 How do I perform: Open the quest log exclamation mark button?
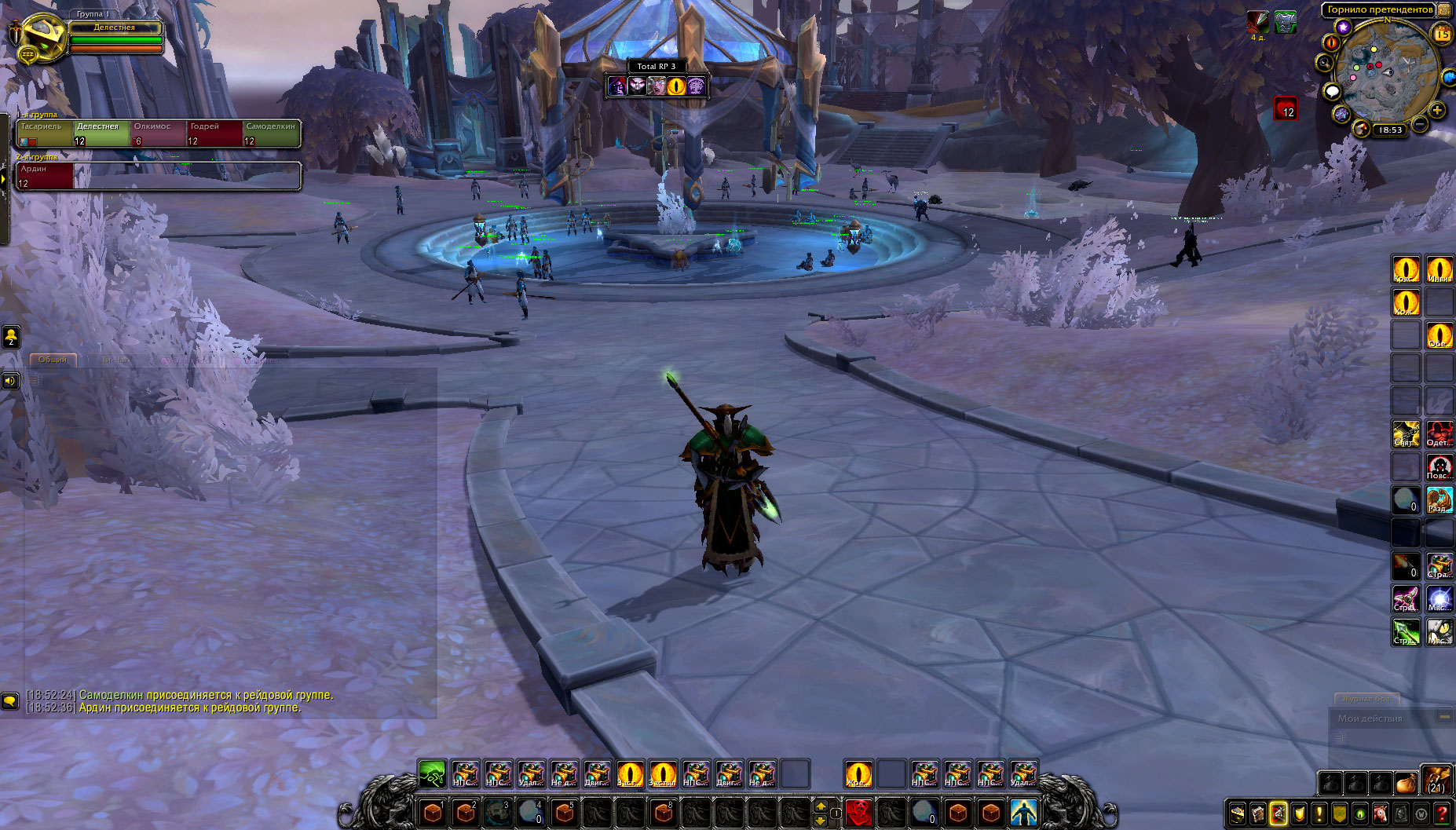pos(1319,814)
